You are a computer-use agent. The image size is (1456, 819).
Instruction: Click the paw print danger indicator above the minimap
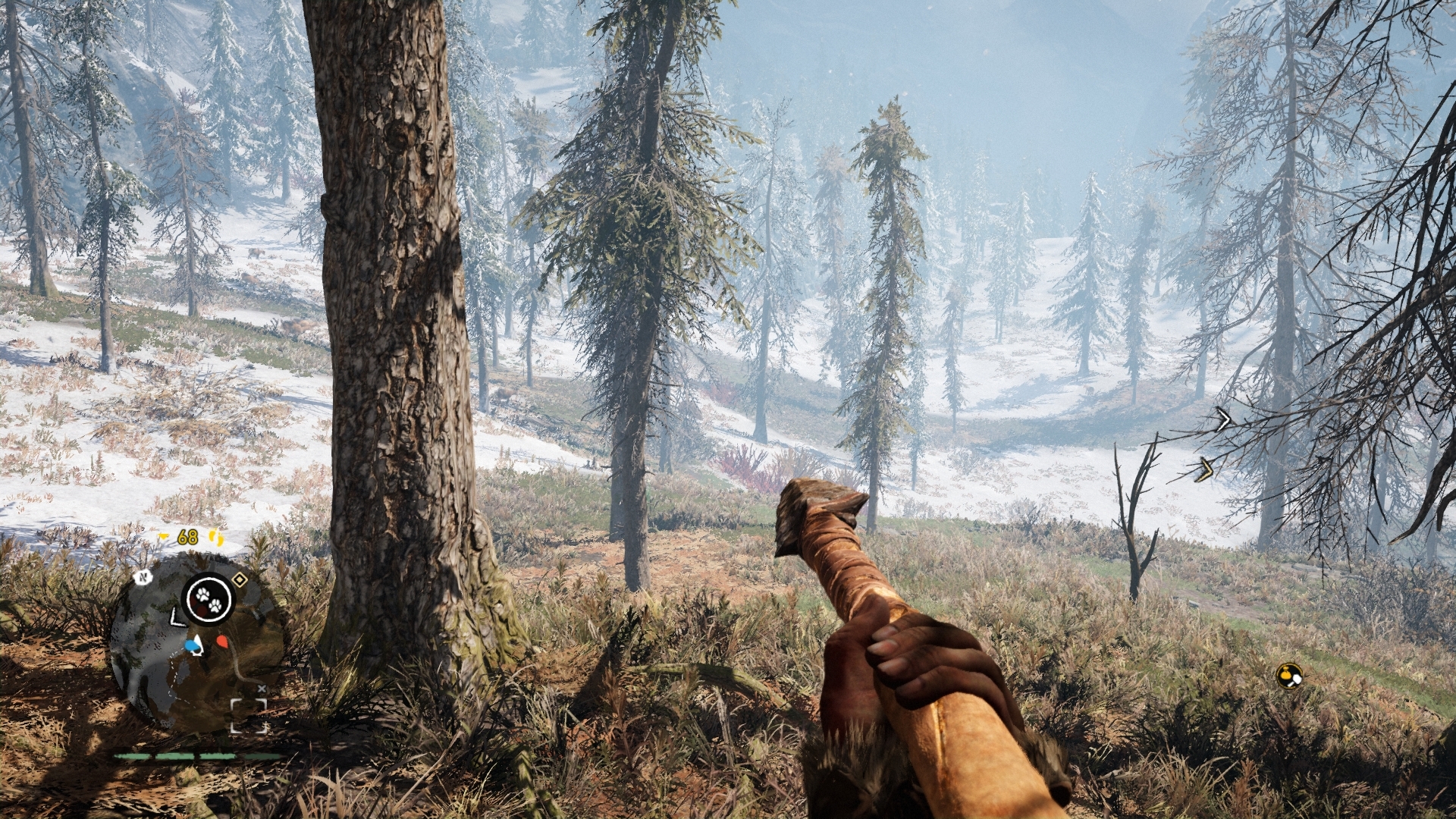pos(208,599)
